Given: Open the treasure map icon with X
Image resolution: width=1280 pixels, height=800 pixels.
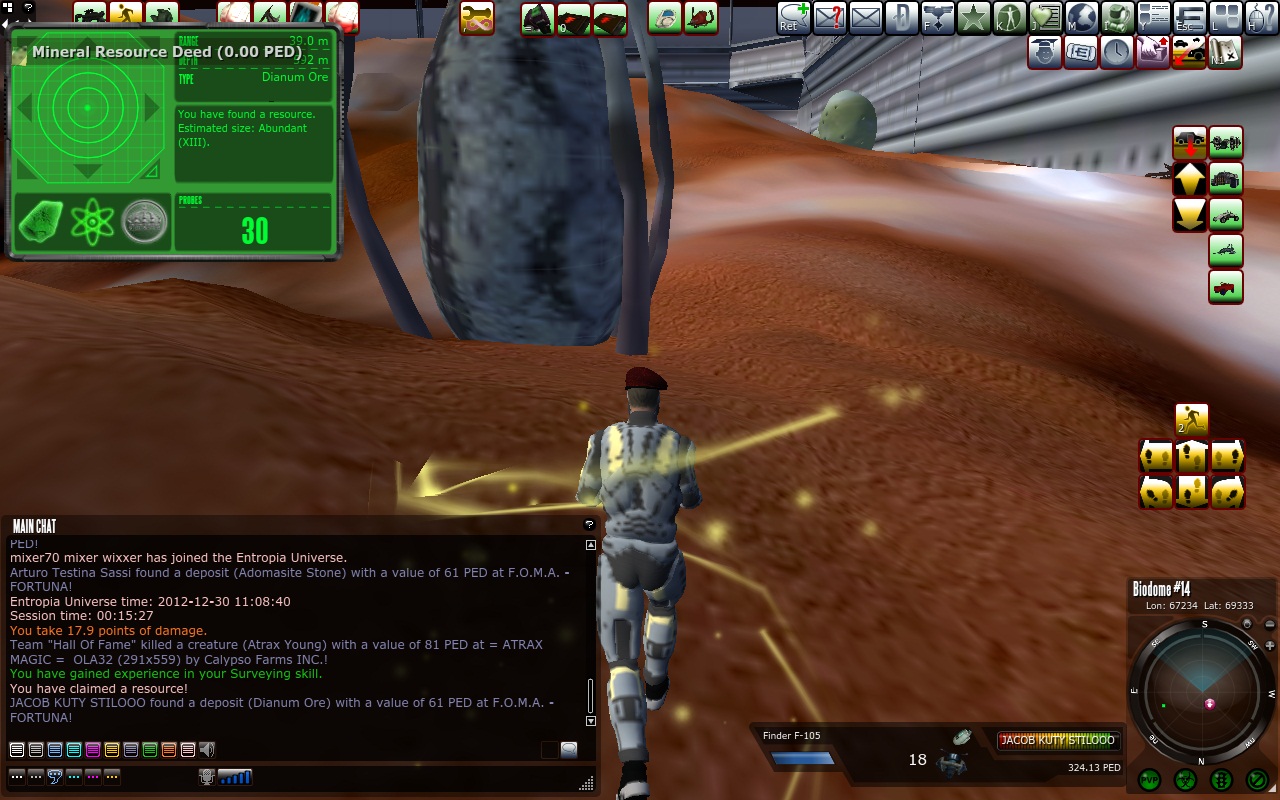Looking at the screenshot, I should click(x=1225, y=52).
